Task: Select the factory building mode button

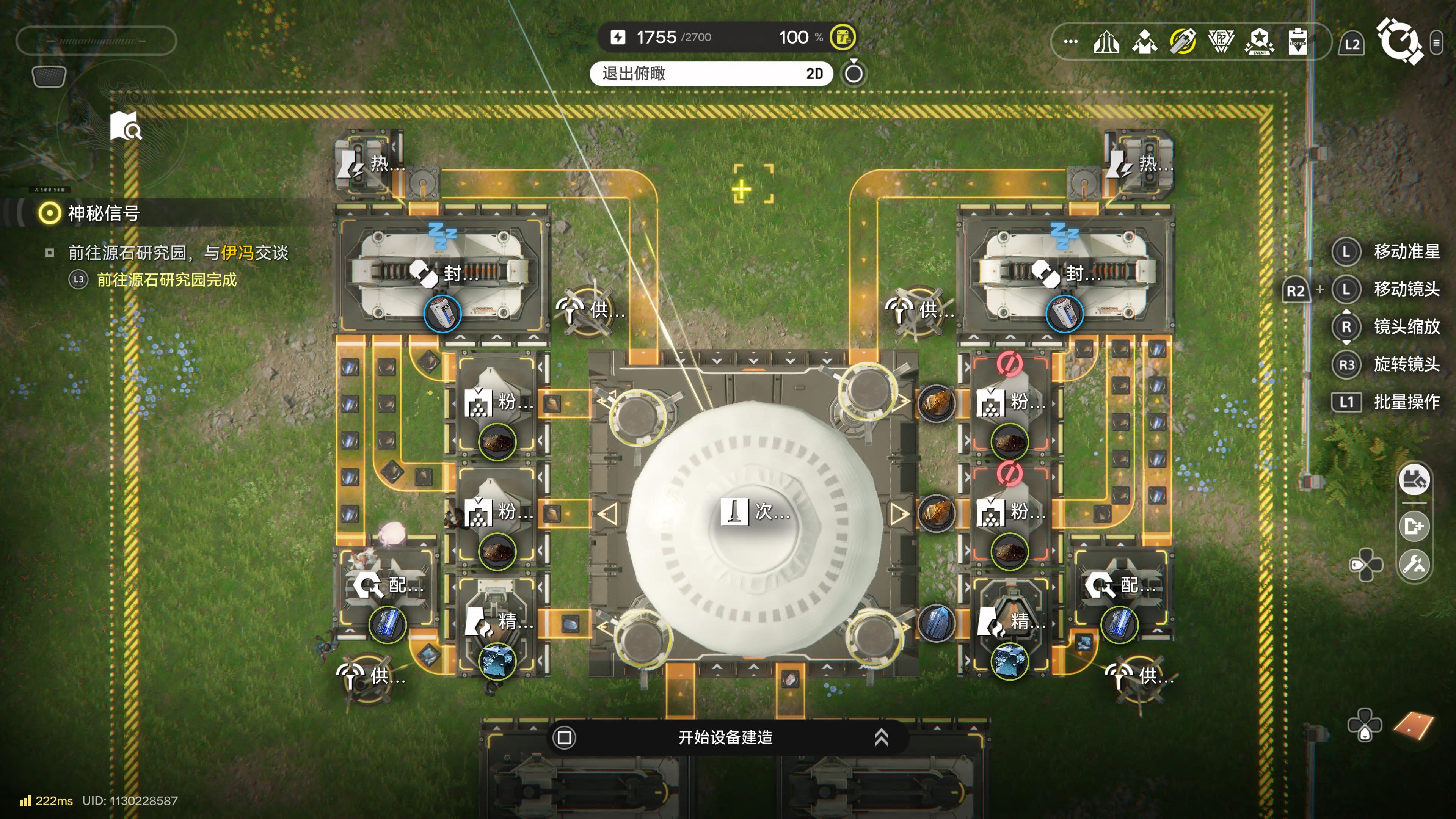Action: (x=1414, y=480)
